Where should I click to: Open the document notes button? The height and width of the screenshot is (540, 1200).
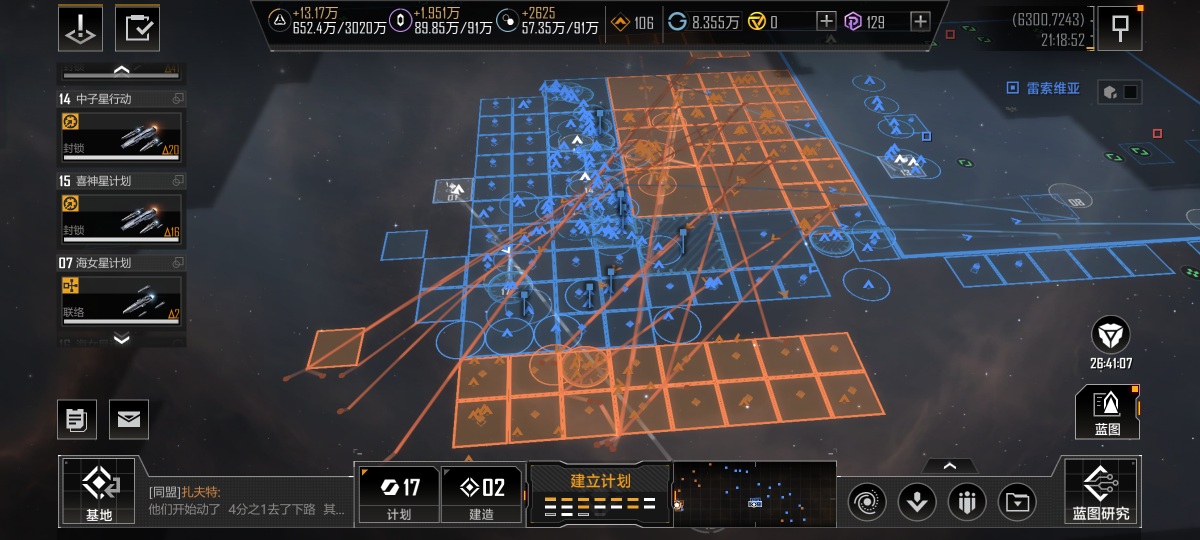[x=76, y=419]
